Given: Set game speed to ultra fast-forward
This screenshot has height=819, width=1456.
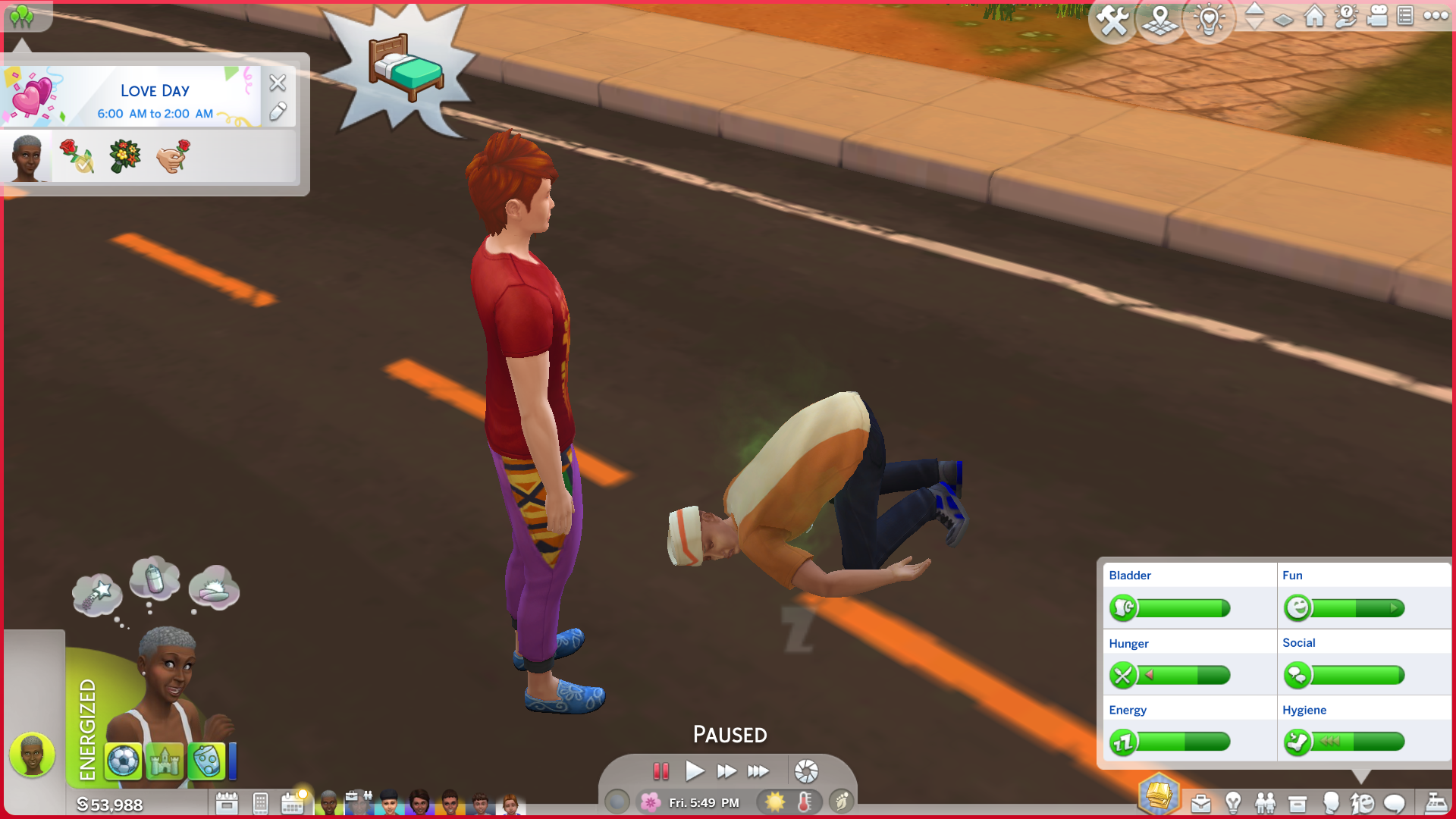Looking at the screenshot, I should click(758, 771).
